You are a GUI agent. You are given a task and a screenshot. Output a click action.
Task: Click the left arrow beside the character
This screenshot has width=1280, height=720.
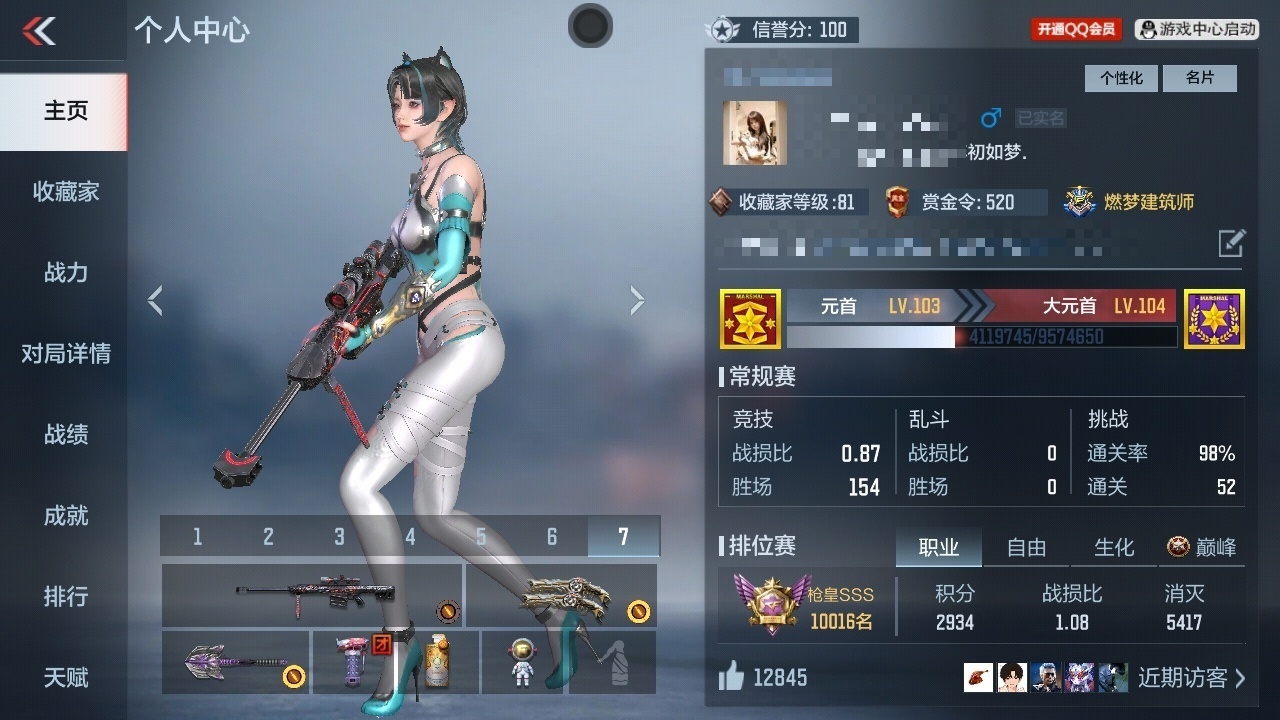pos(156,299)
